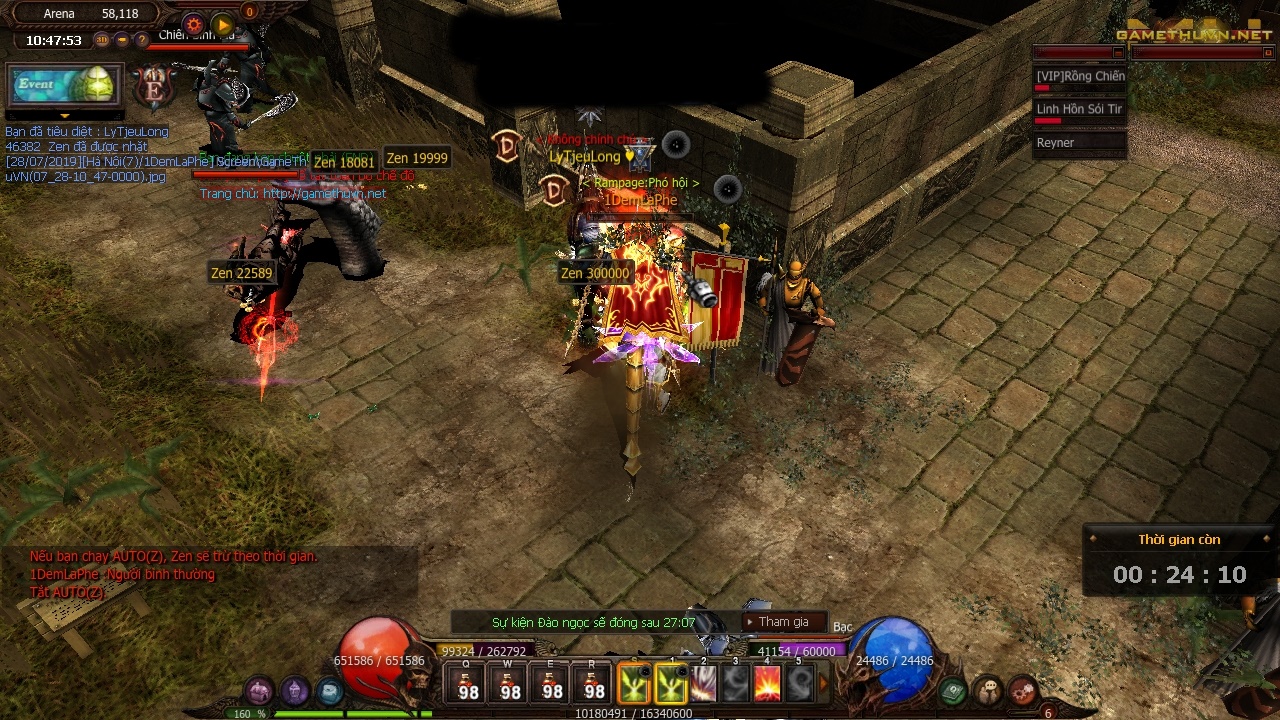Select [VIP]Rồng Chiến in the player list
The width and height of the screenshot is (1280, 720).
point(1080,76)
